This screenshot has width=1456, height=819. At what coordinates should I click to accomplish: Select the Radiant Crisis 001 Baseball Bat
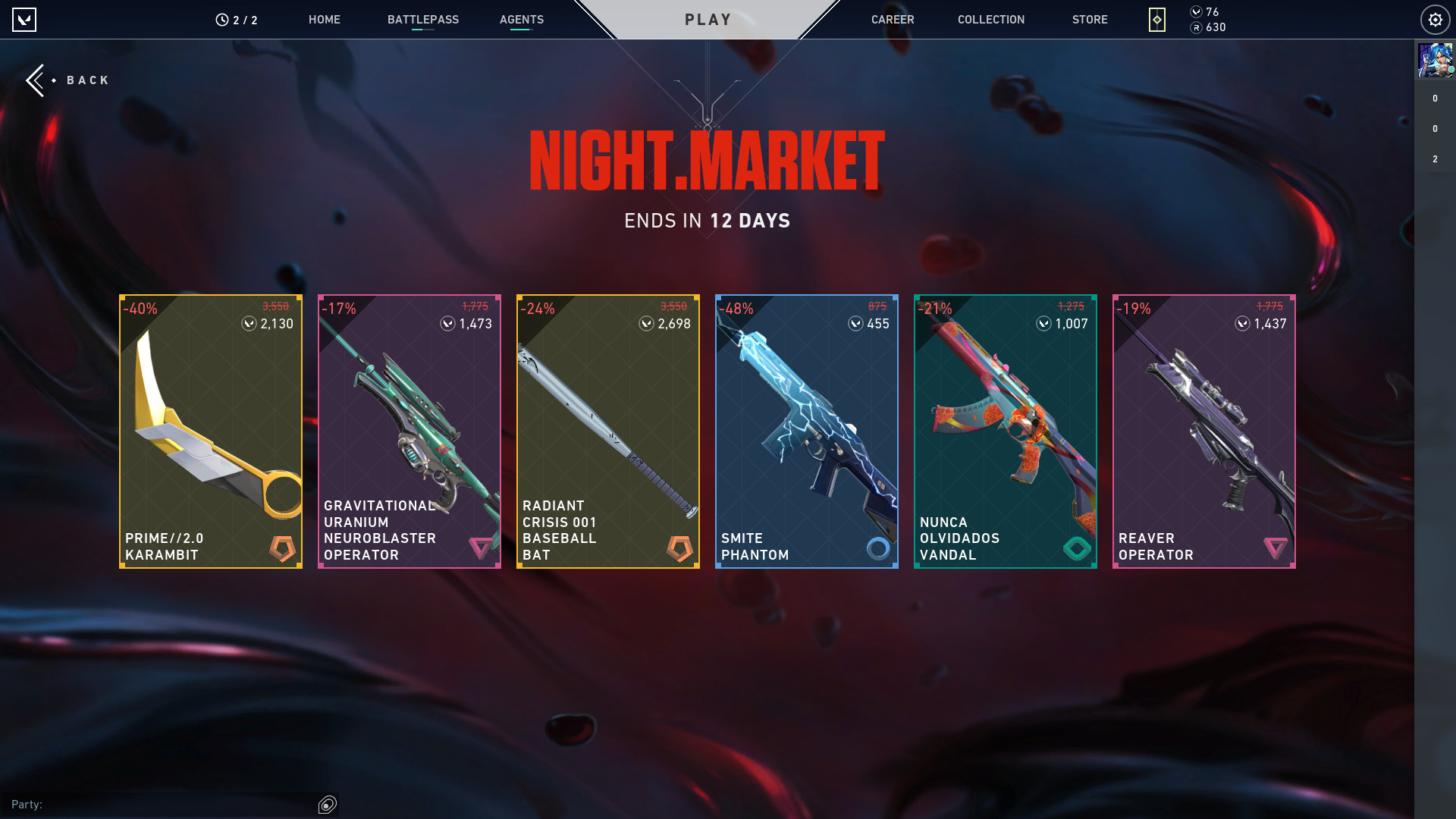tap(608, 431)
